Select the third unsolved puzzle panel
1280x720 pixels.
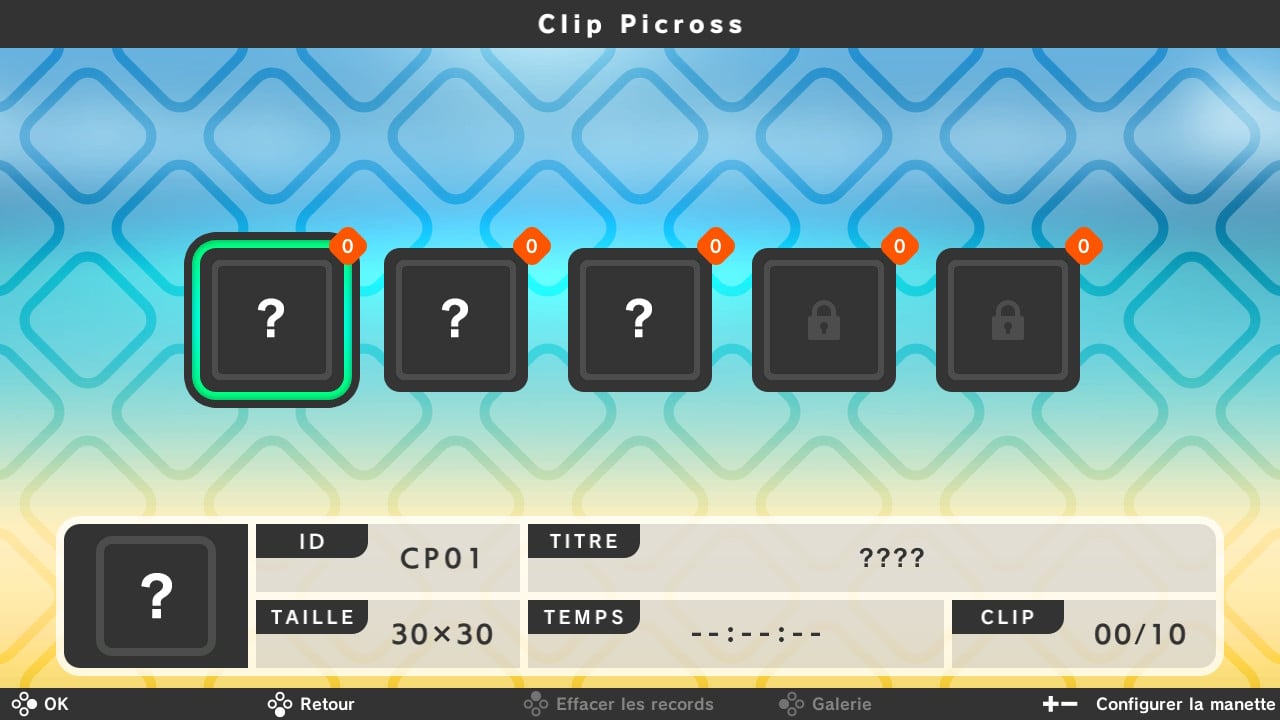pyautogui.click(x=640, y=319)
